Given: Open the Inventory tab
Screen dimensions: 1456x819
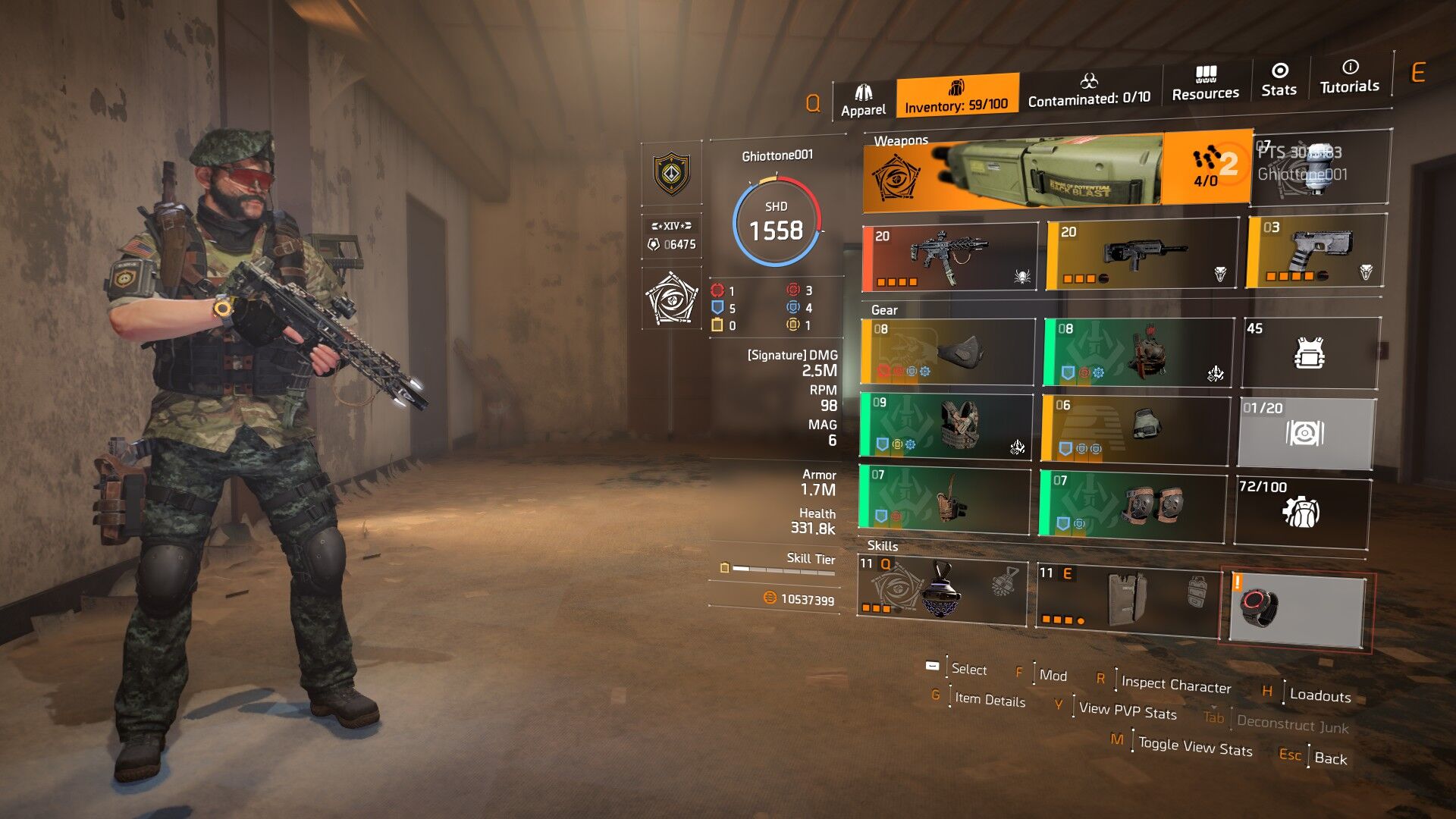Looking at the screenshot, I should pos(956,96).
